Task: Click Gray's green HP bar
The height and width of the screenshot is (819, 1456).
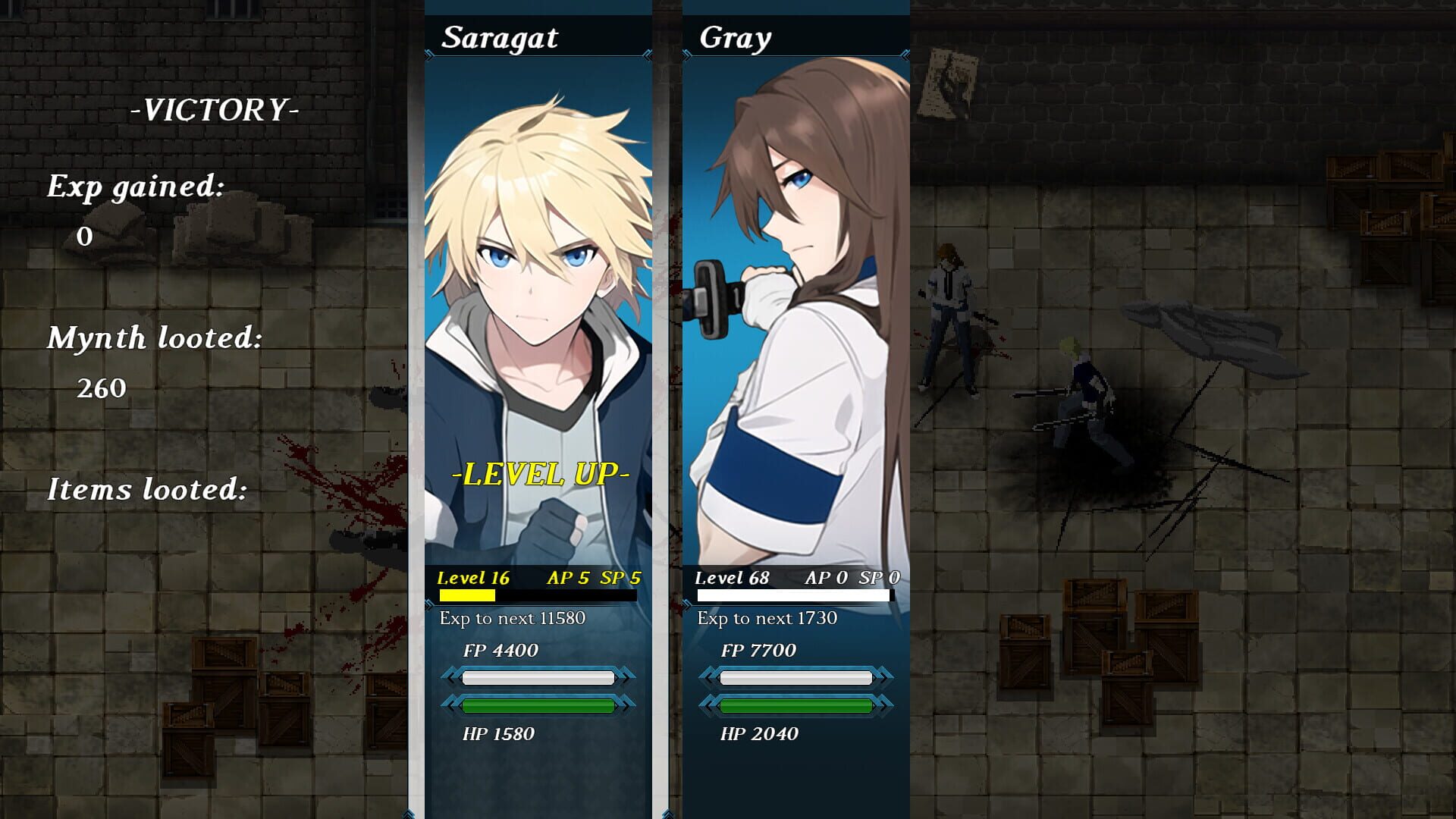Action: tap(796, 705)
